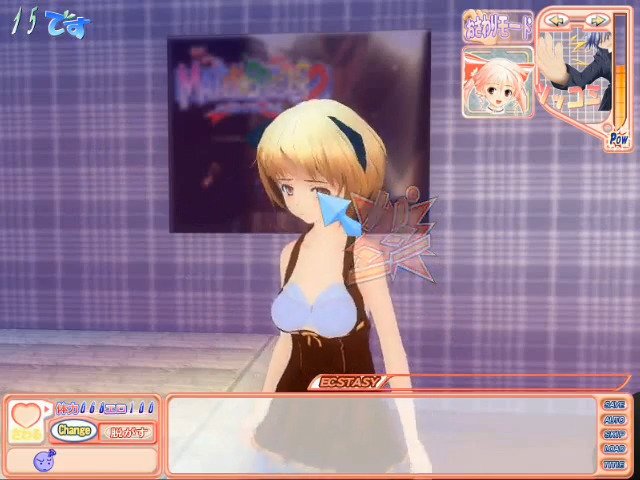The width and height of the screenshot is (640, 480).
Task: Activate the SKIP button
Action: click(613, 435)
